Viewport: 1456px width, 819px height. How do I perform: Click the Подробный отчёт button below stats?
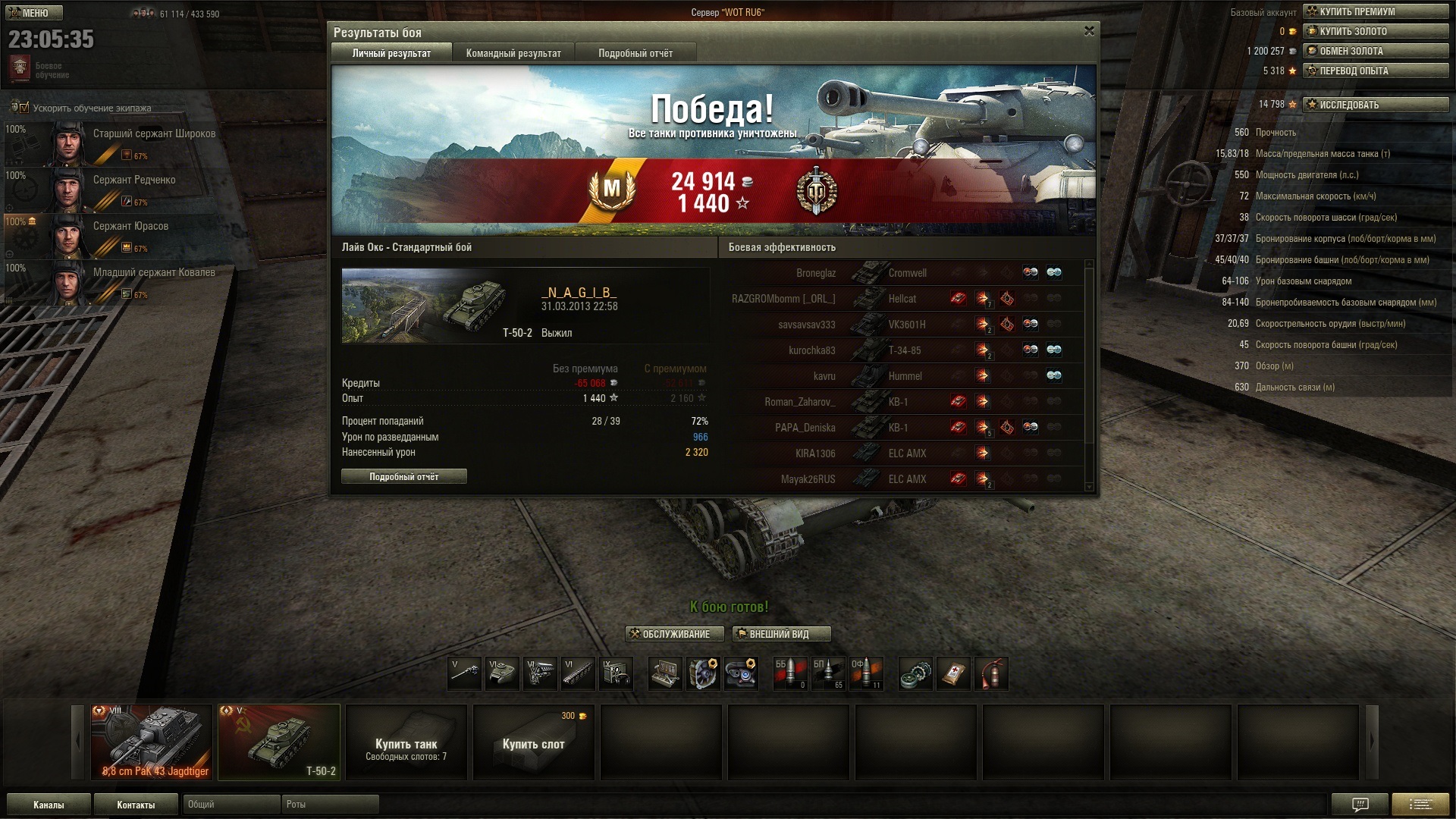coord(403,476)
